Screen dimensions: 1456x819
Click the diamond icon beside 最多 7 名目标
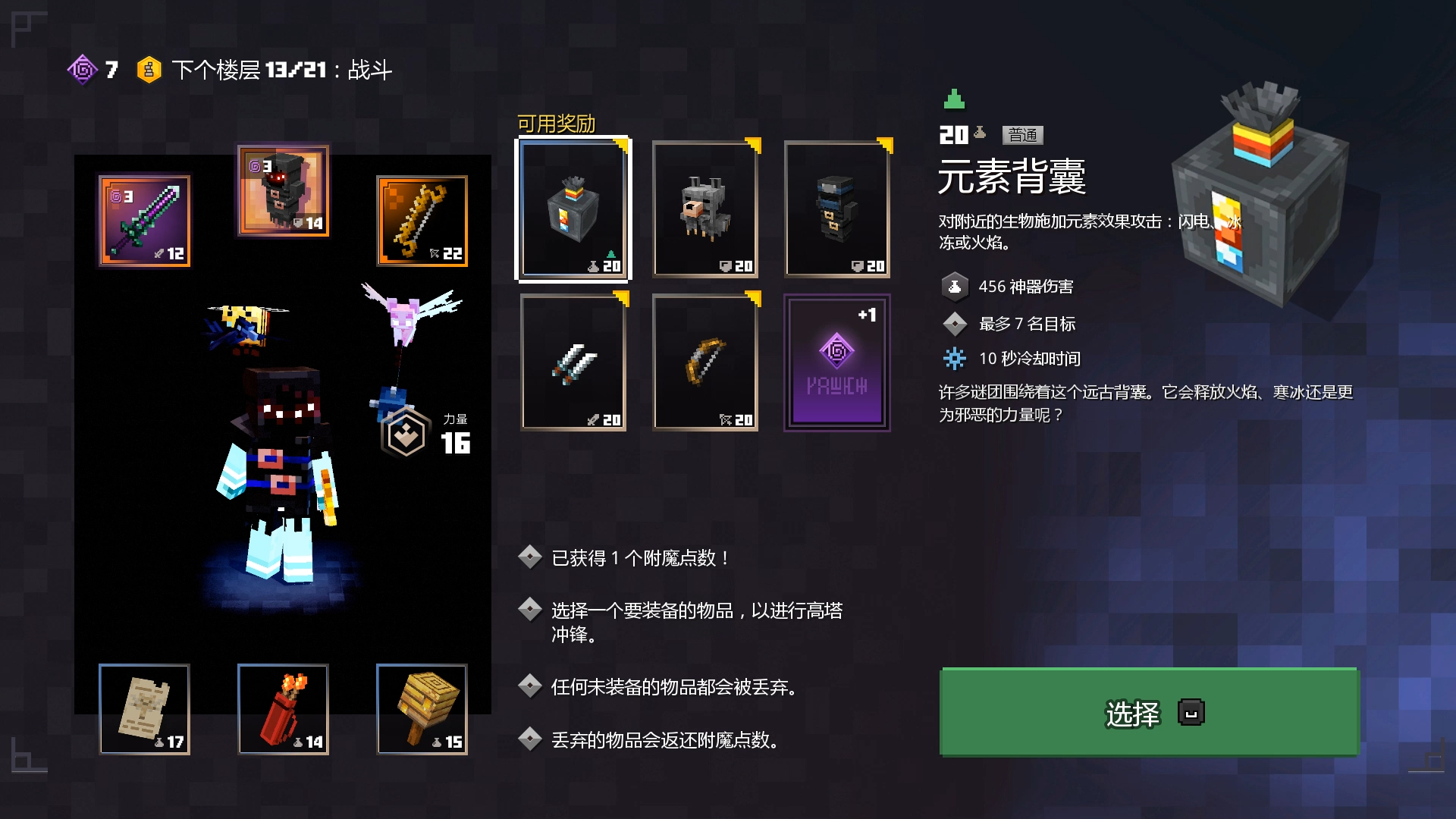(x=955, y=323)
